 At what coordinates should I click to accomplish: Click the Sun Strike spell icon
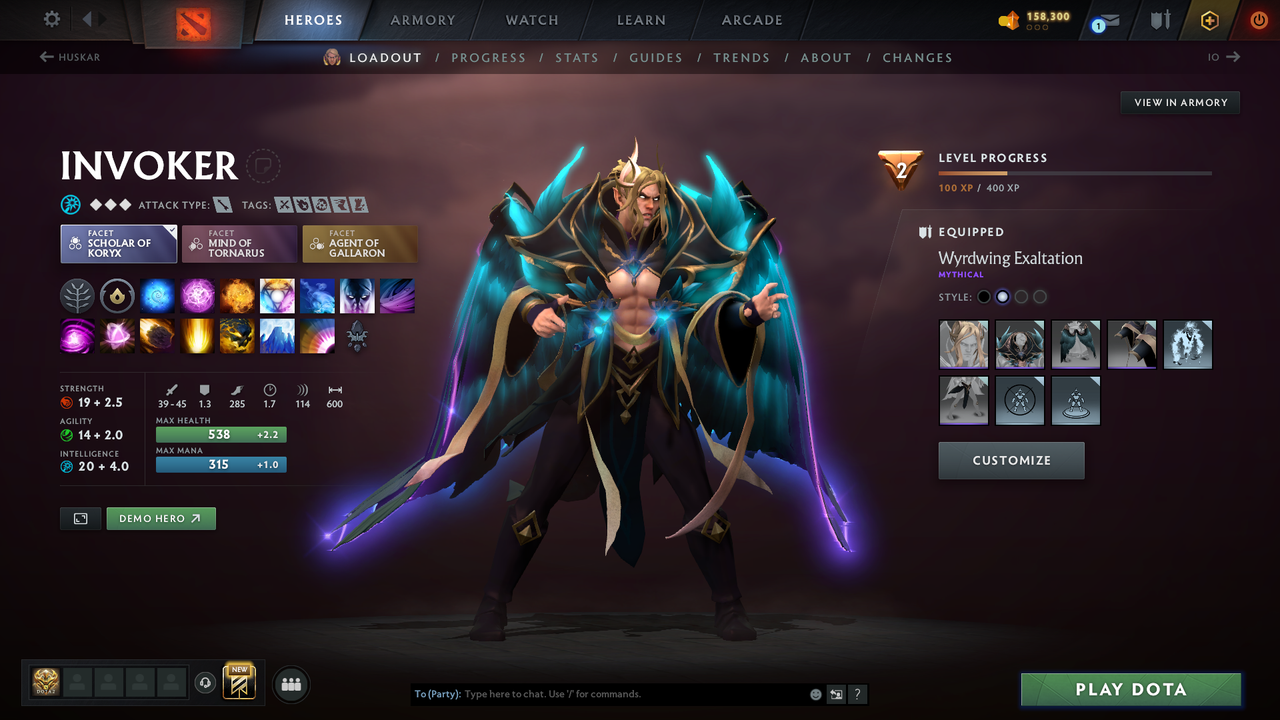197,336
